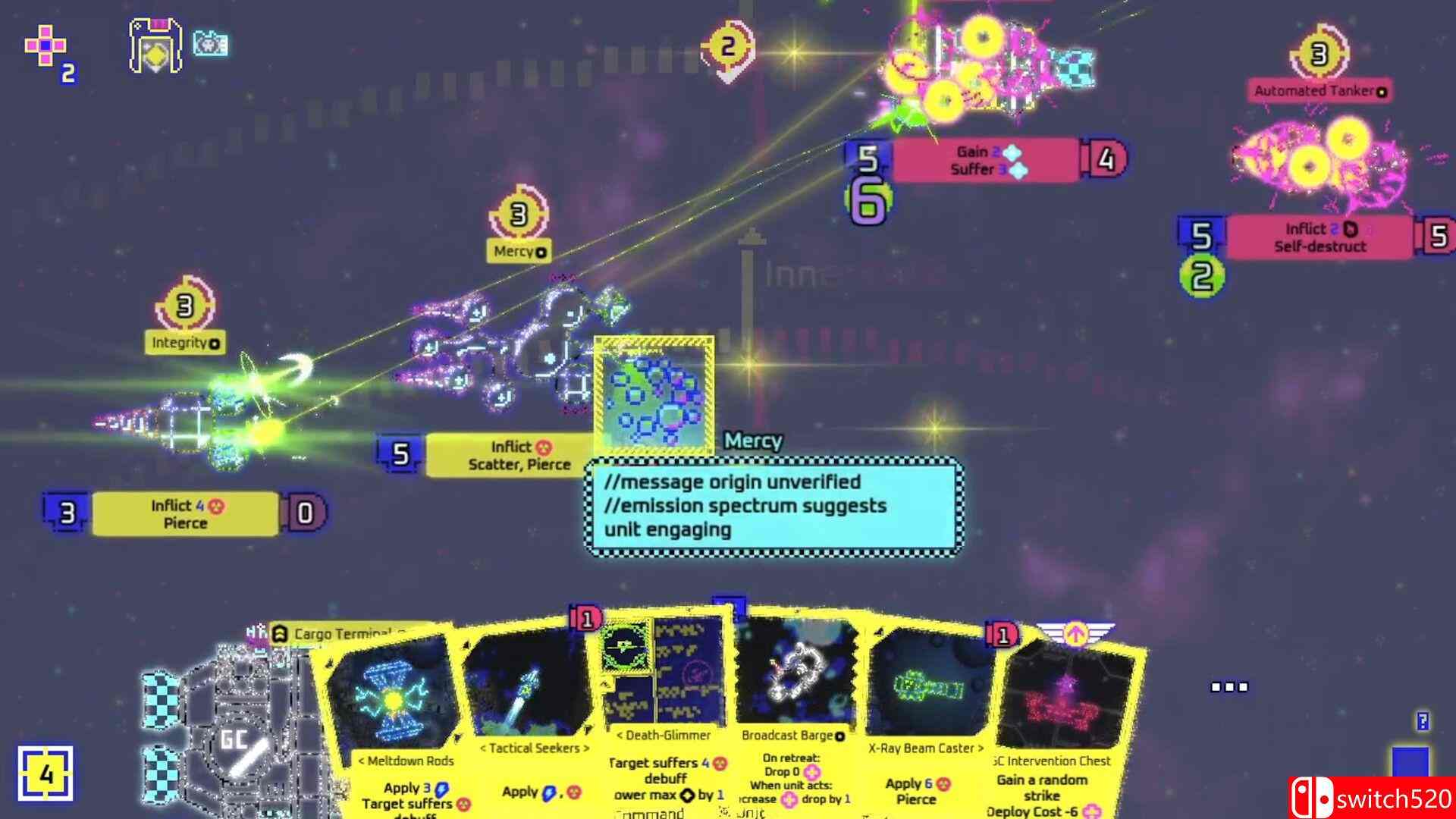Toggle the info dot next to Automated Tanker

pos(1380,91)
